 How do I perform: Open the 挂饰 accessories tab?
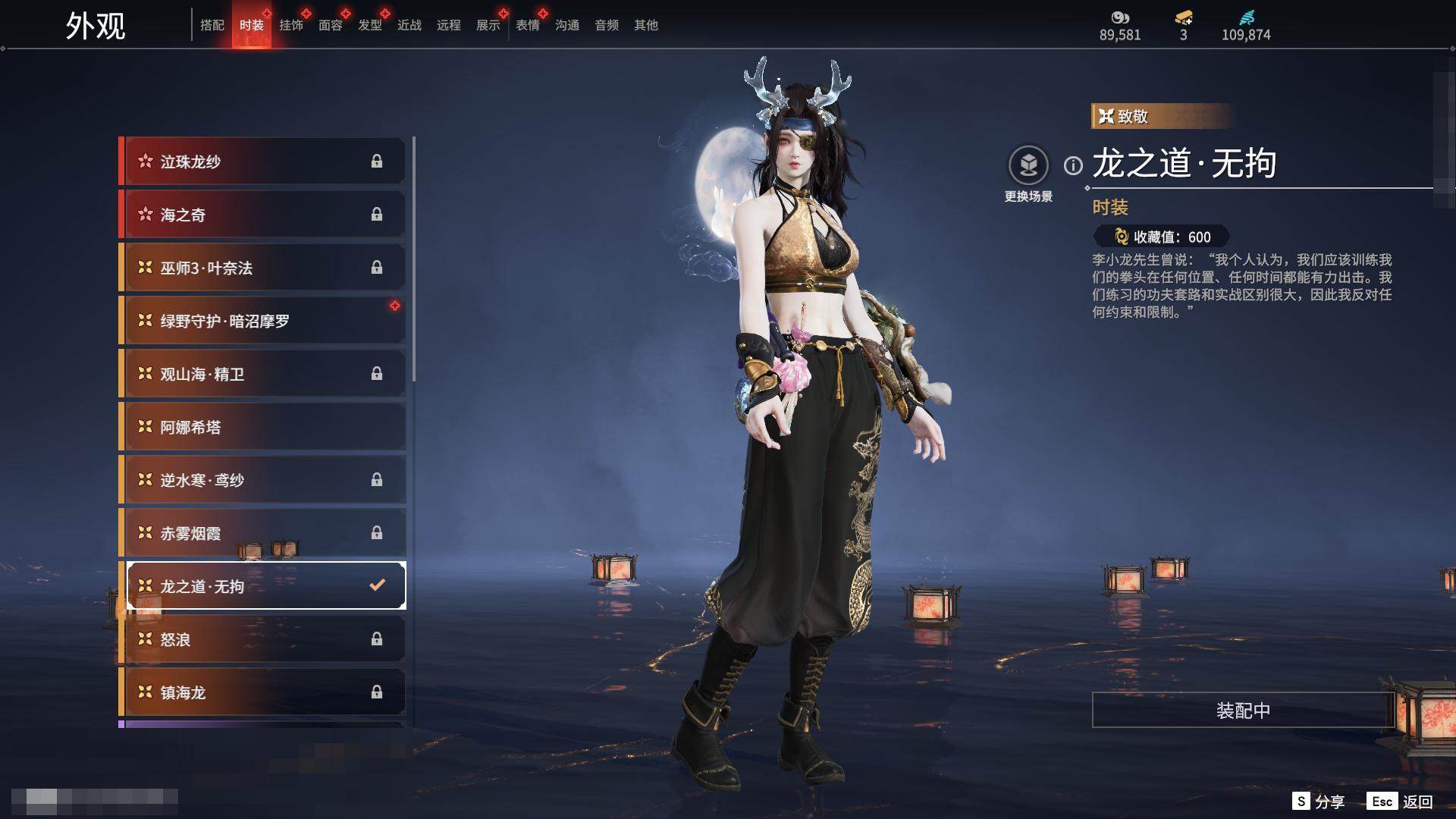click(x=291, y=25)
